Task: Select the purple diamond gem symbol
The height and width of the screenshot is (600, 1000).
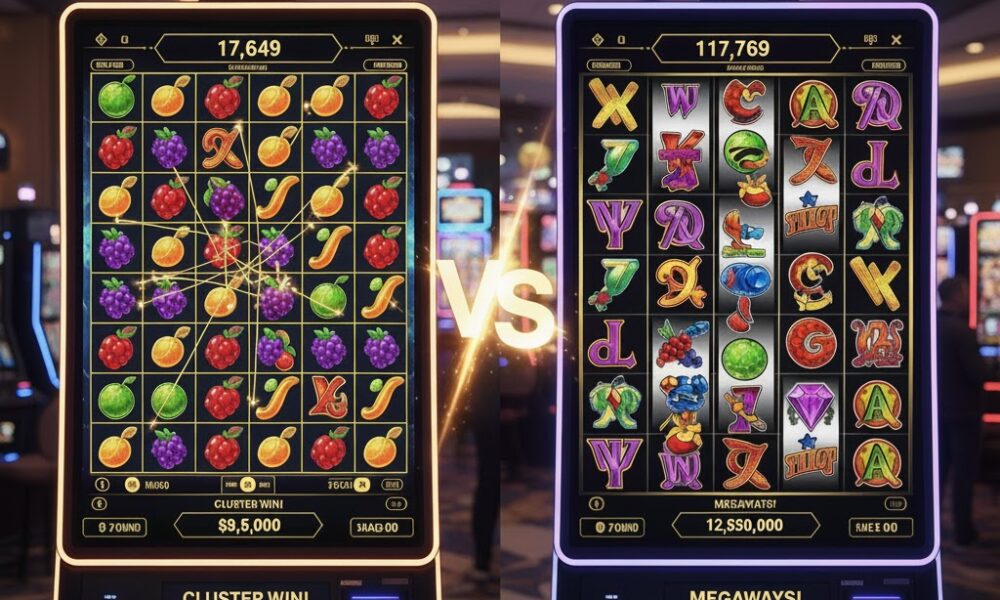Action: pos(810,405)
